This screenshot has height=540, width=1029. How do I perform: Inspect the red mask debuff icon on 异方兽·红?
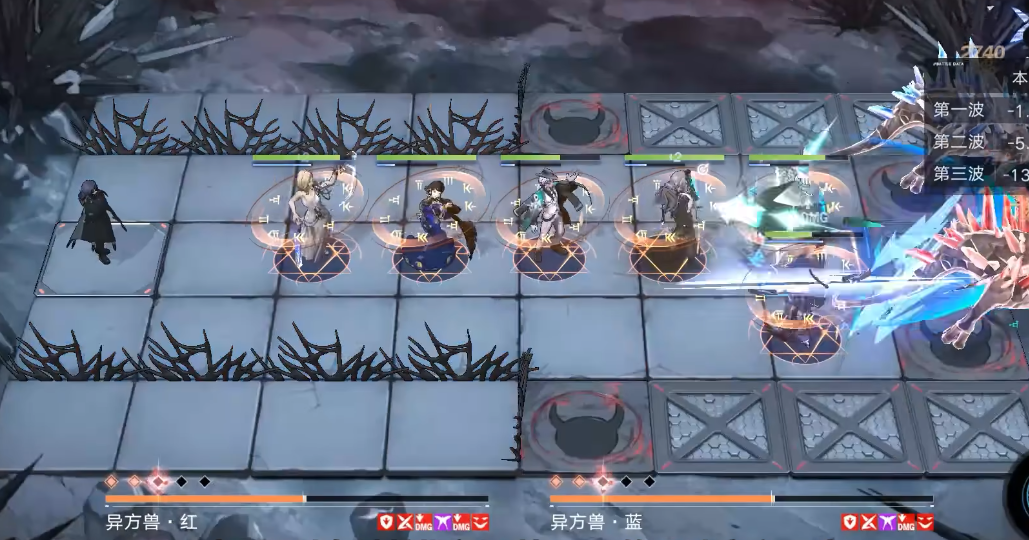point(481,522)
